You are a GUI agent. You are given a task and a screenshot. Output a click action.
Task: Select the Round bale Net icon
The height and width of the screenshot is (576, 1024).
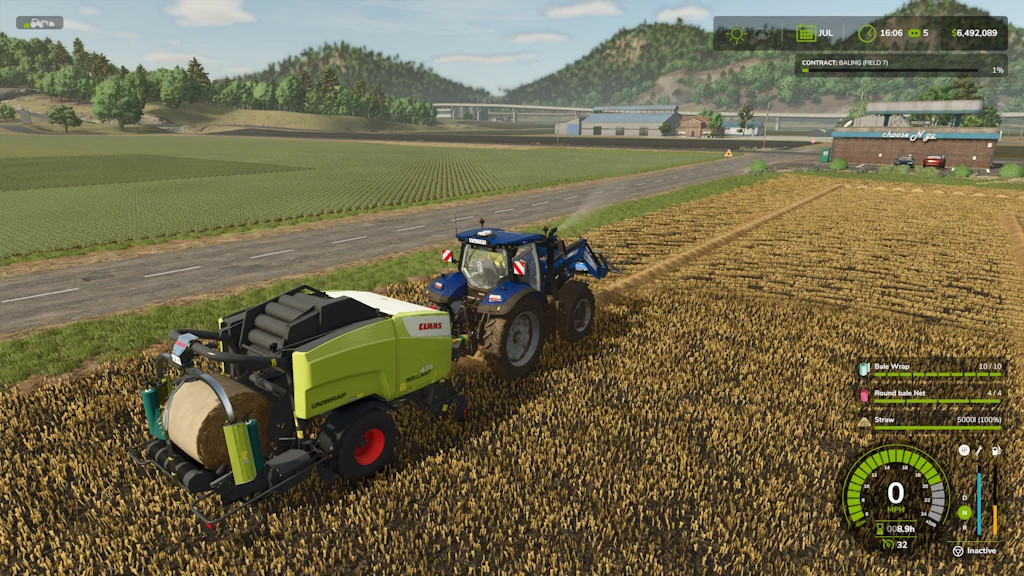click(x=863, y=395)
